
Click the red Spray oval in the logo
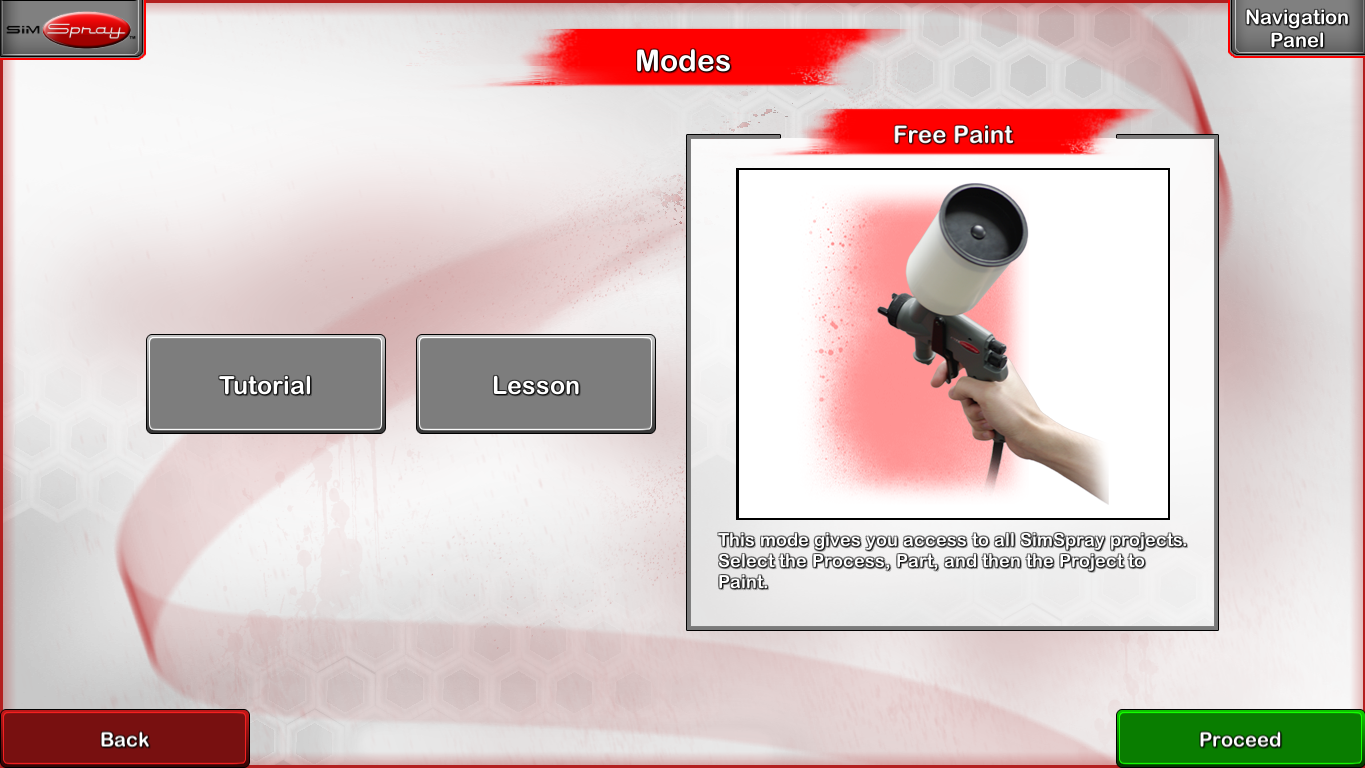click(x=88, y=28)
